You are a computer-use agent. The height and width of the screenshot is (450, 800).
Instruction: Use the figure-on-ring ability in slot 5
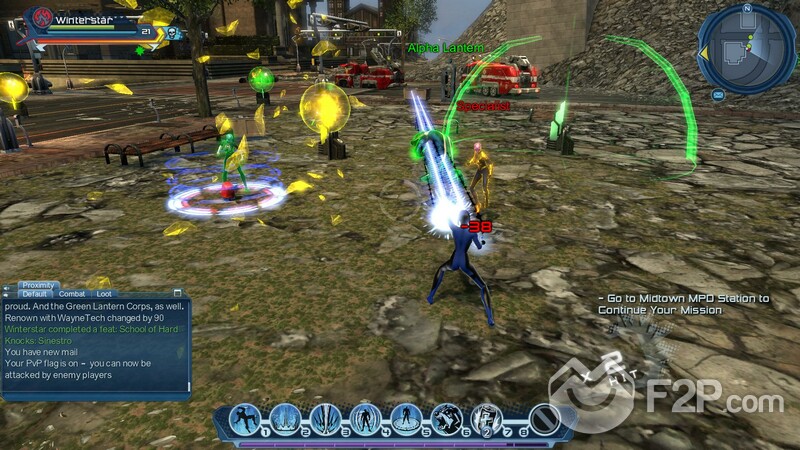click(x=406, y=417)
